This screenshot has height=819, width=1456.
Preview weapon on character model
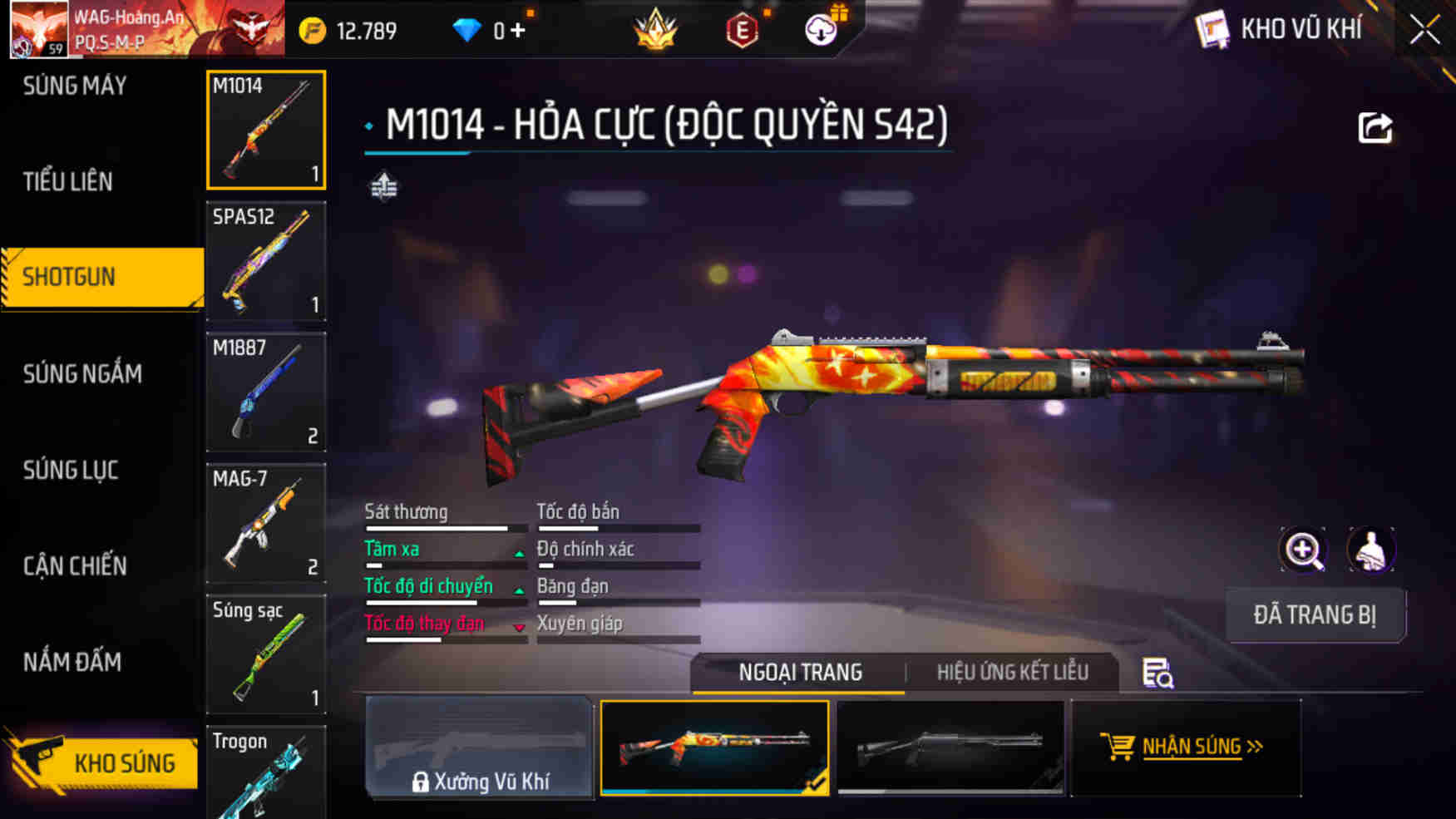[1370, 550]
